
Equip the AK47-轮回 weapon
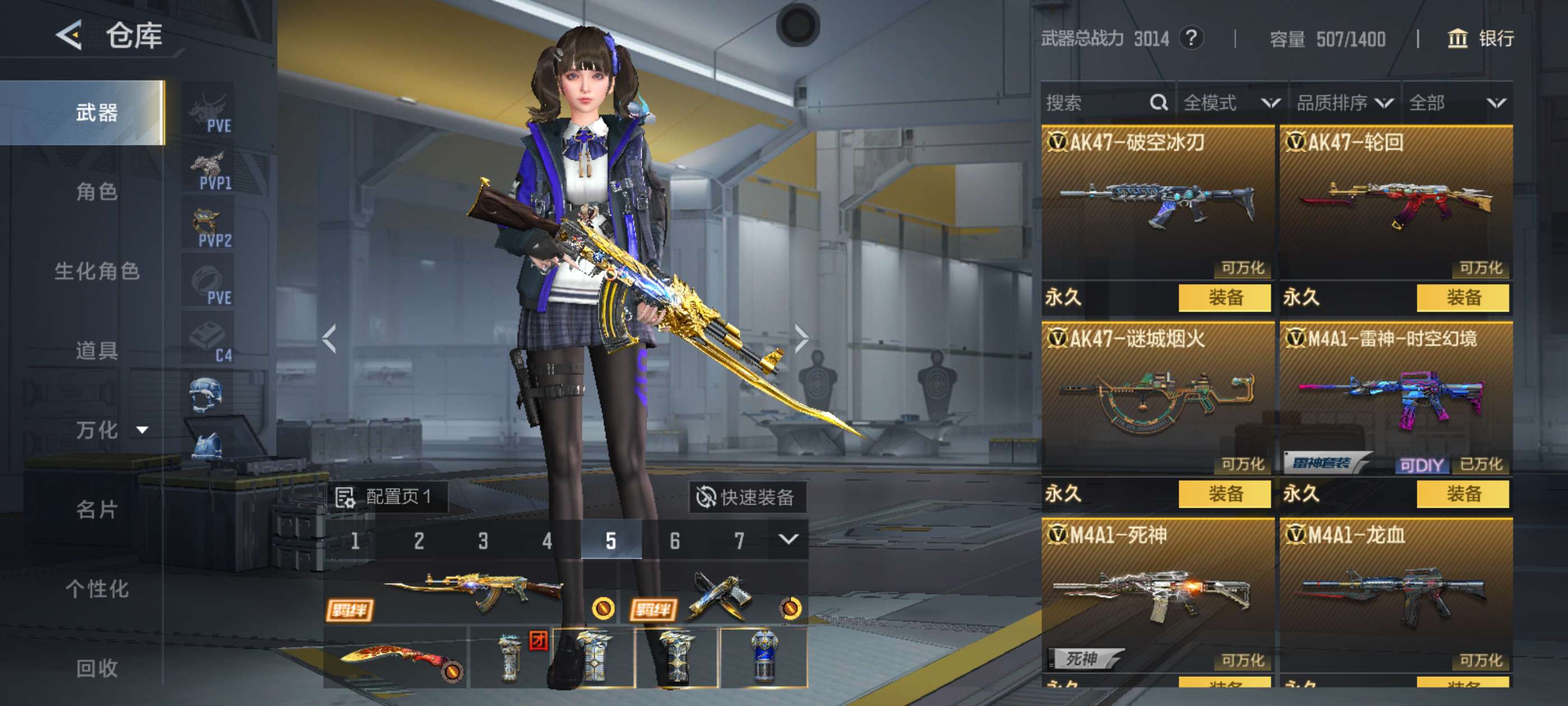(x=1462, y=298)
